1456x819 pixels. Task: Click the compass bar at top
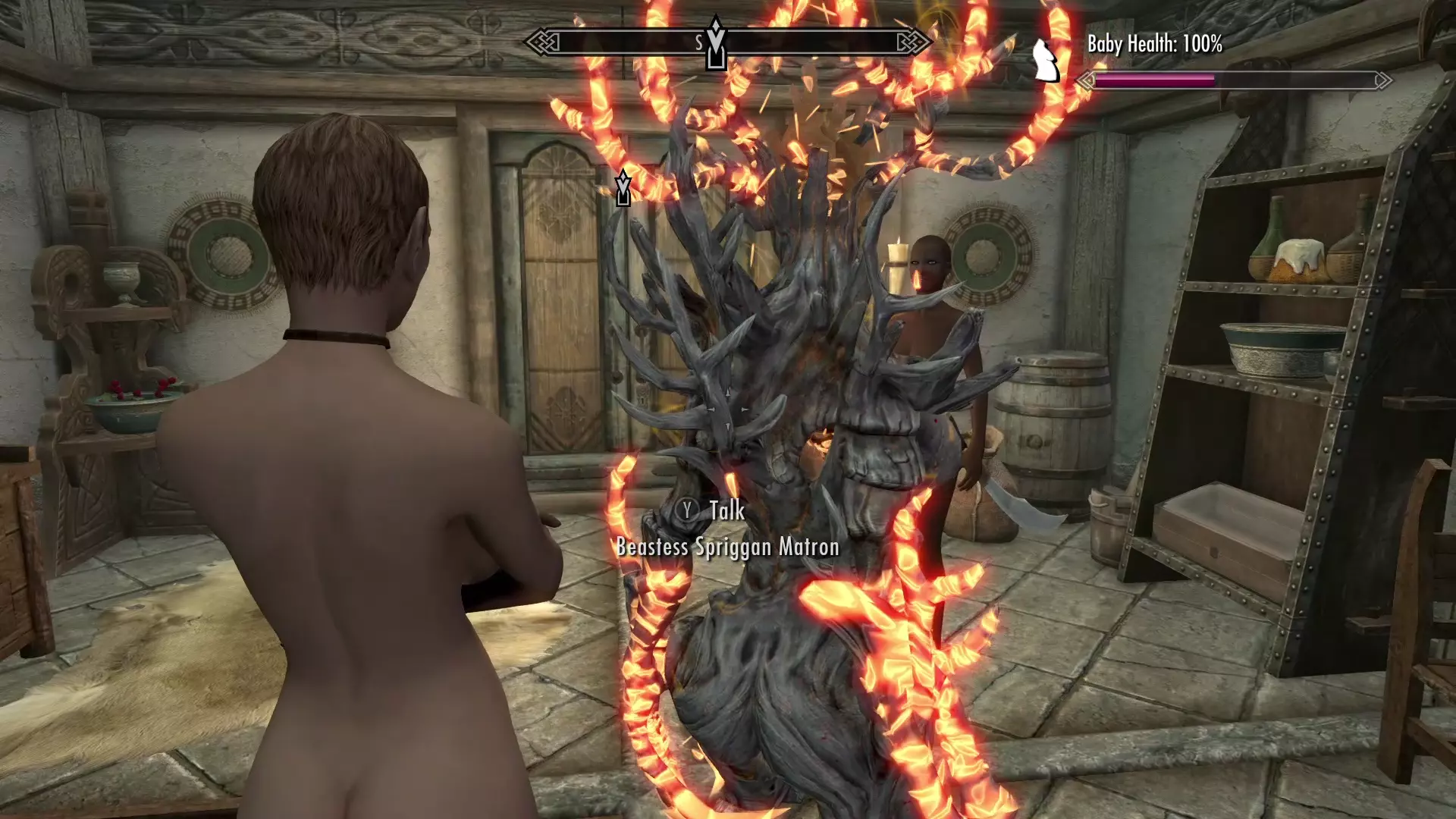pos(728,42)
